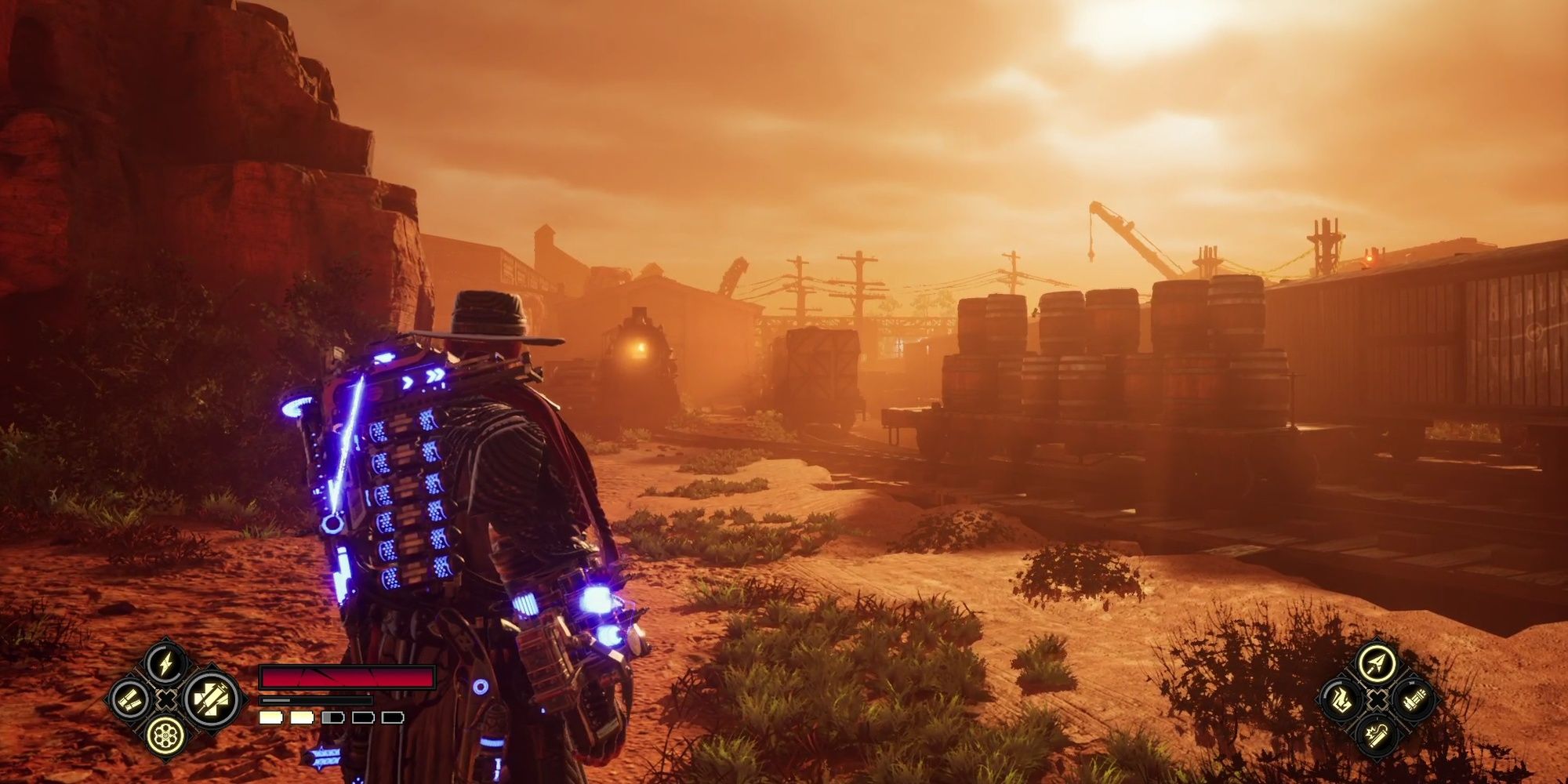The width and height of the screenshot is (1568, 784).
Task: Choose the dynamite throwable icon
Action: (1377, 735)
